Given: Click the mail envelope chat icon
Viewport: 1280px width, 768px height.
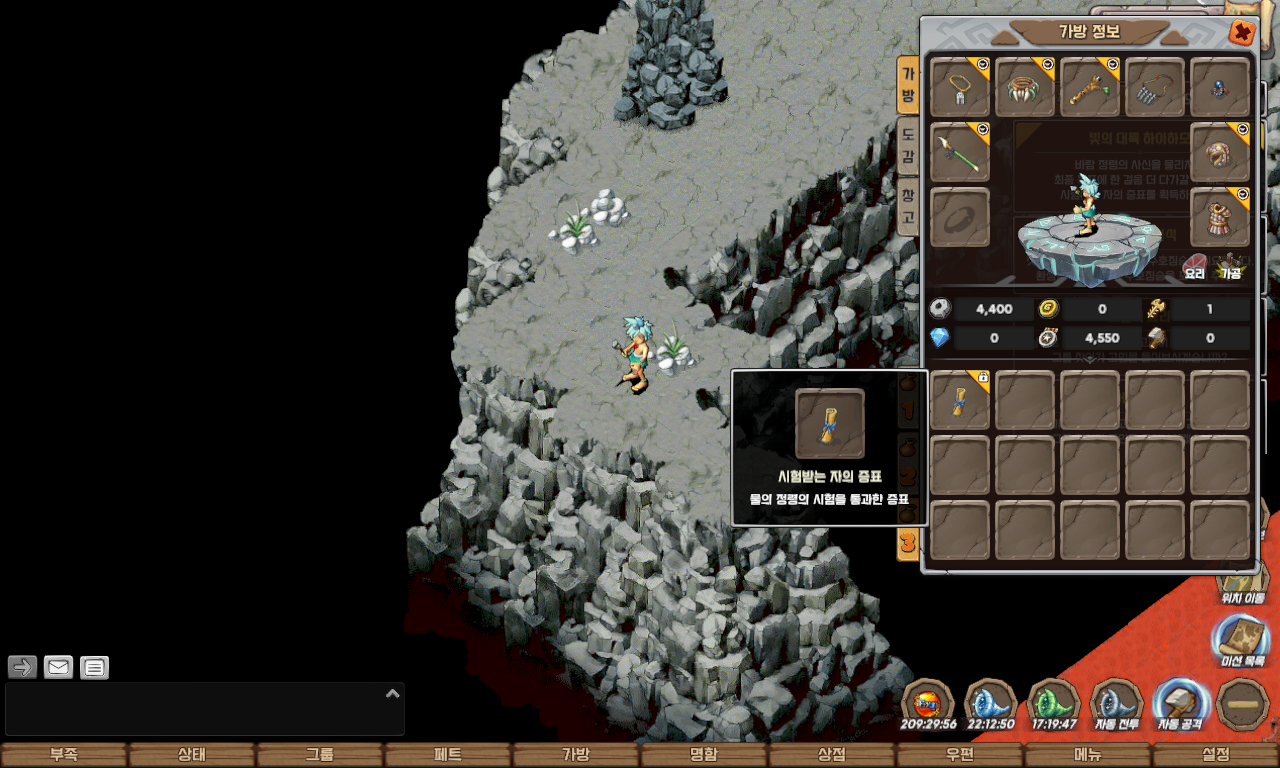Looking at the screenshot, I should click(x=59, y=667).
